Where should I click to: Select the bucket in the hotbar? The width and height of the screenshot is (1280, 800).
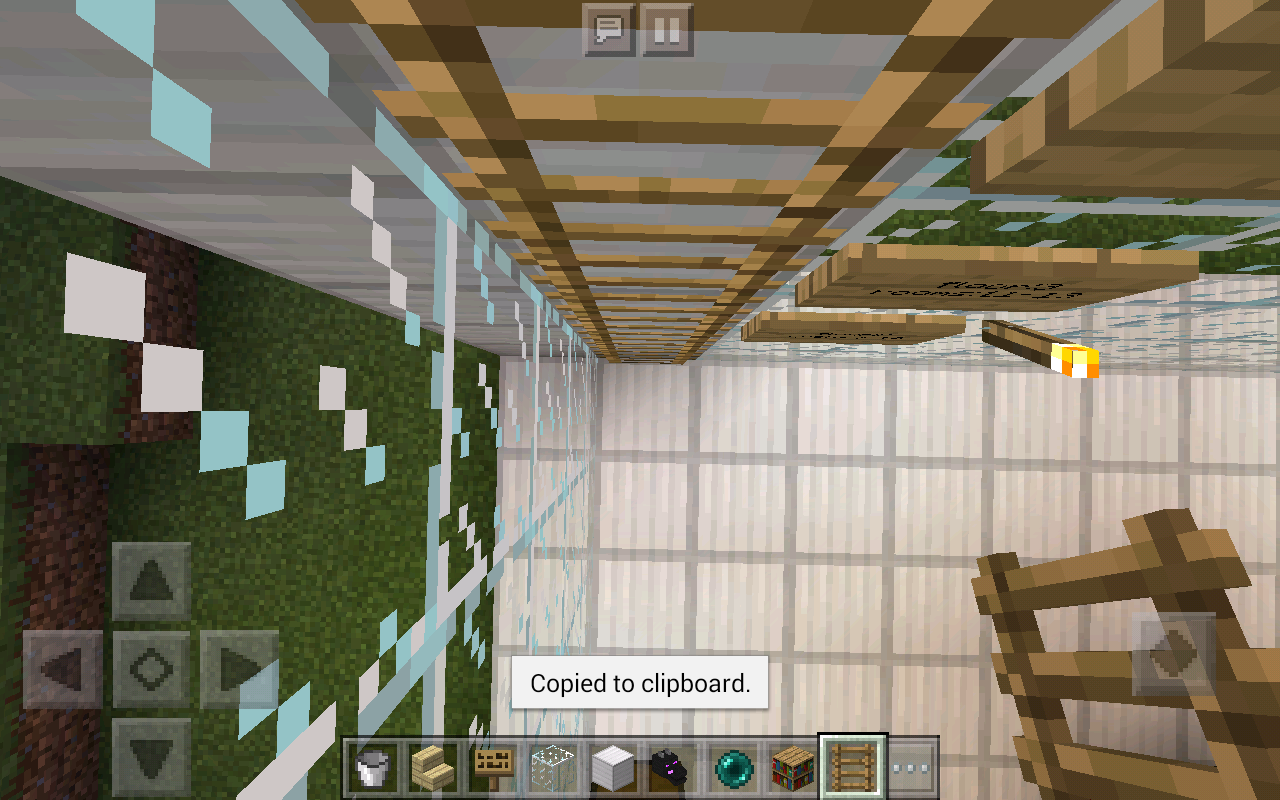(373, 767)
